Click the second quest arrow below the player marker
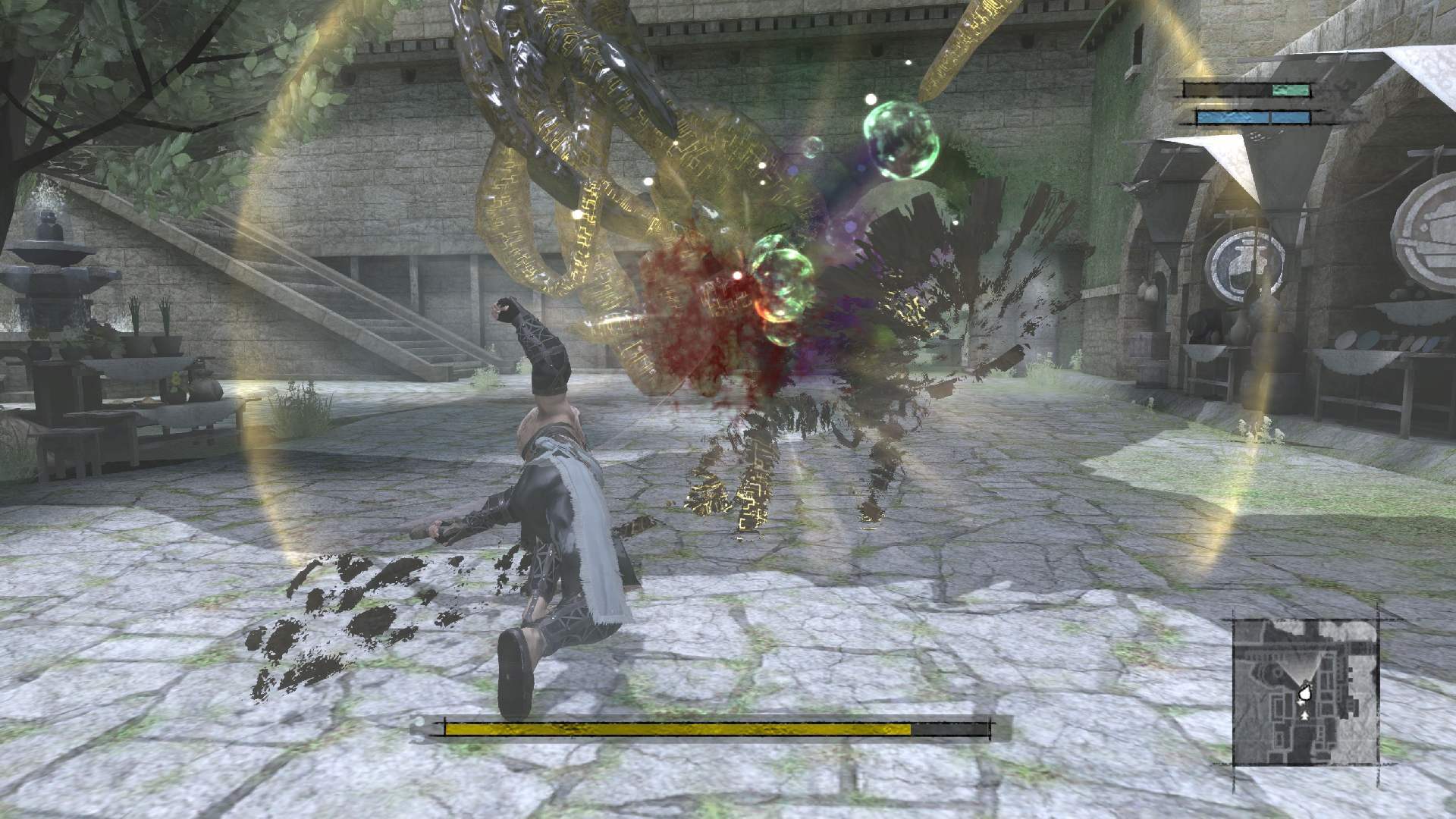Viewport: 1456px width, 819px height. pyautogui.click(x=1304, y=716)
